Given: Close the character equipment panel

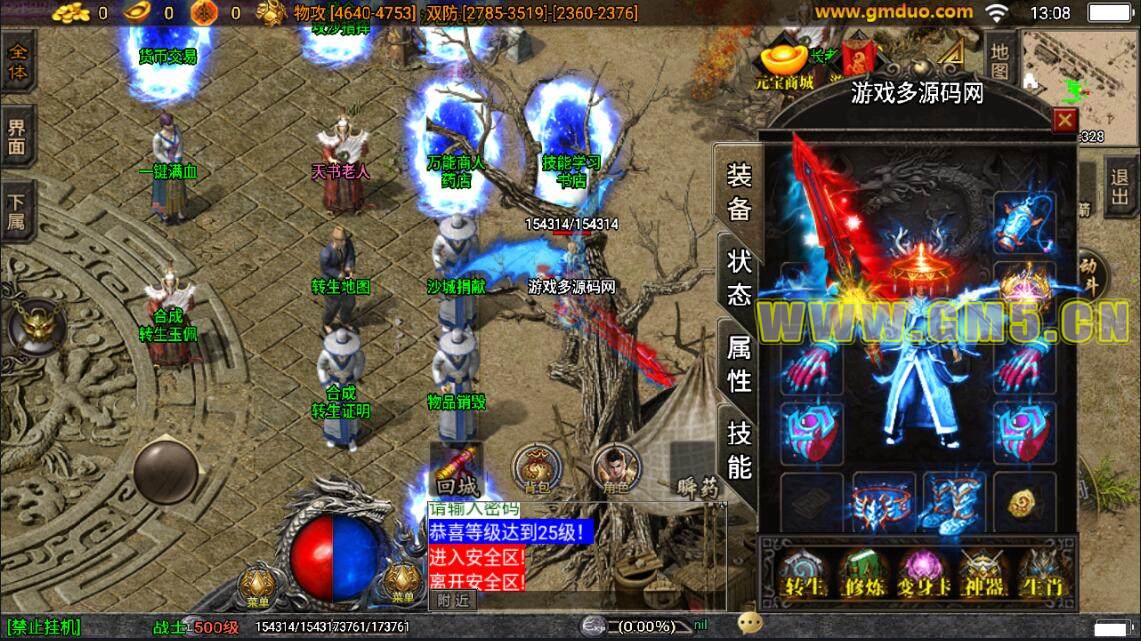Looking at the screenshot, I should click(1065, 121).
